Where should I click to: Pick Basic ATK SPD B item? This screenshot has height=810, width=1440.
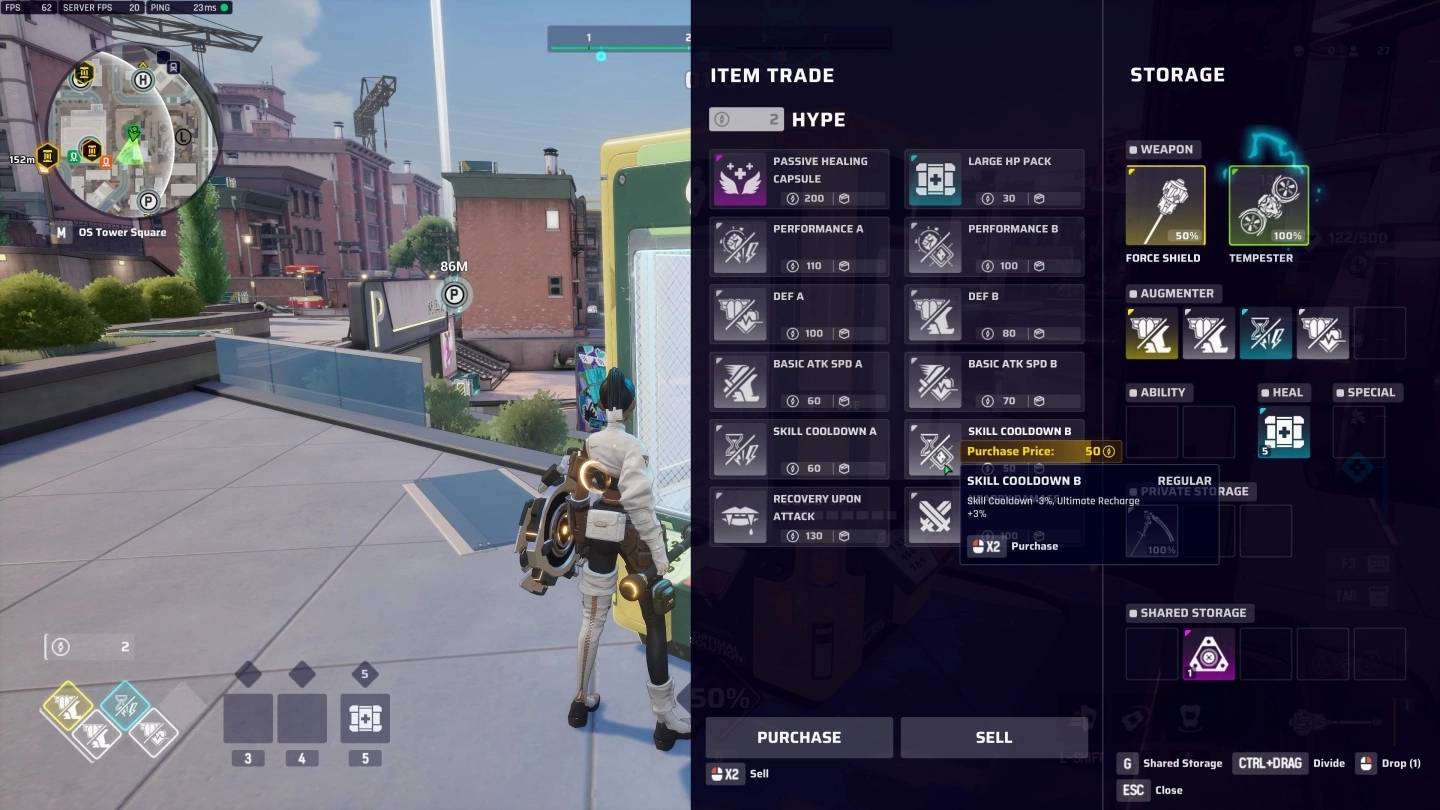[994, 381]
